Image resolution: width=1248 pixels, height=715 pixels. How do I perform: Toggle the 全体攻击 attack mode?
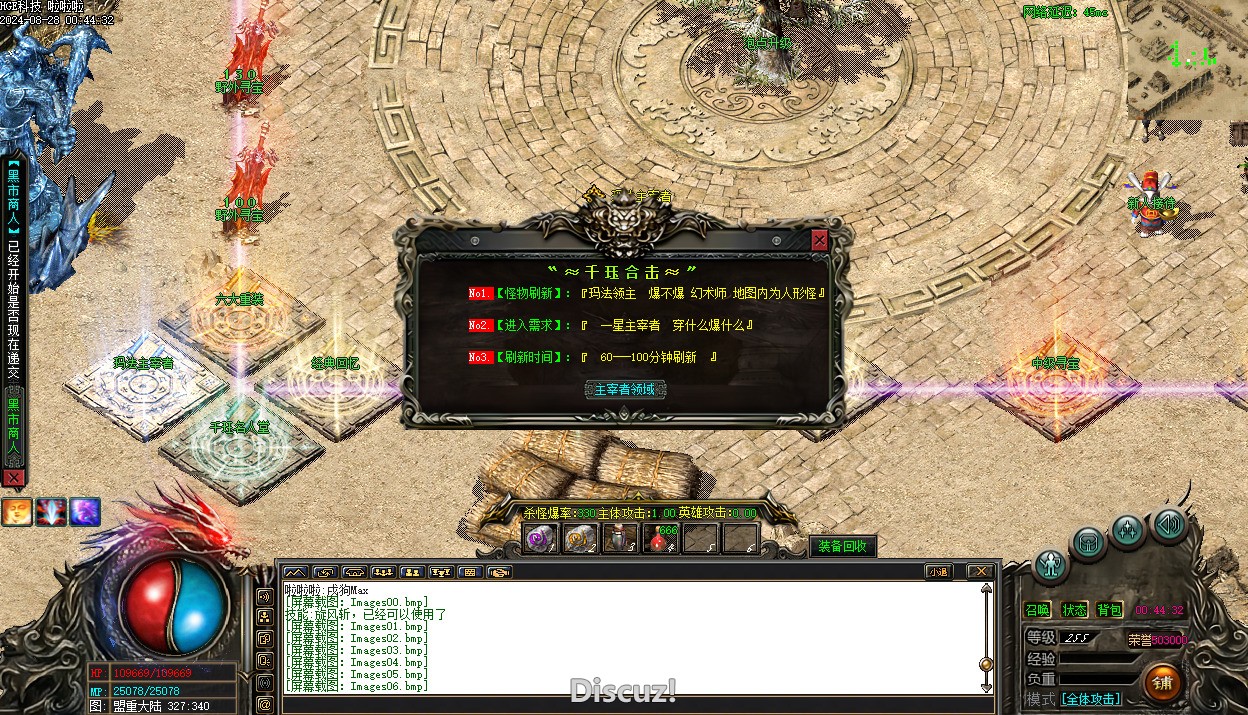[1090, 699]
